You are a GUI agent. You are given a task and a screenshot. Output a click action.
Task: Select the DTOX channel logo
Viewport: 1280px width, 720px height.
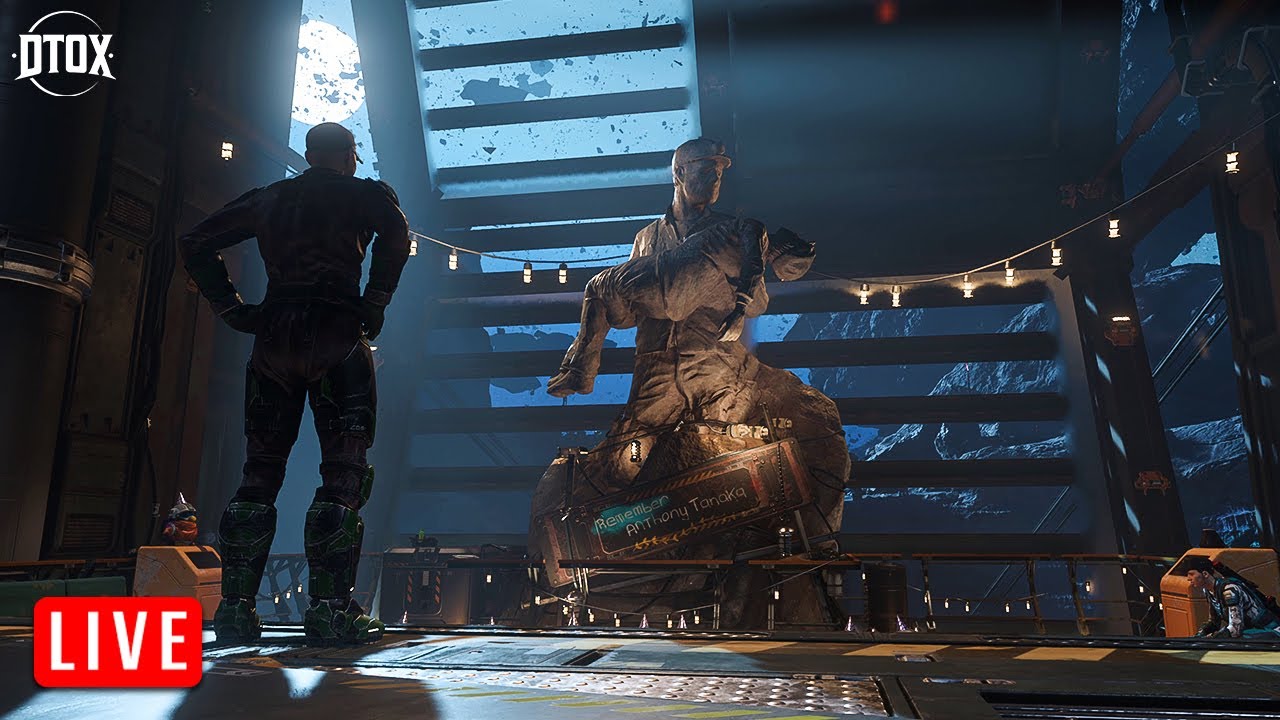point(64,54)
